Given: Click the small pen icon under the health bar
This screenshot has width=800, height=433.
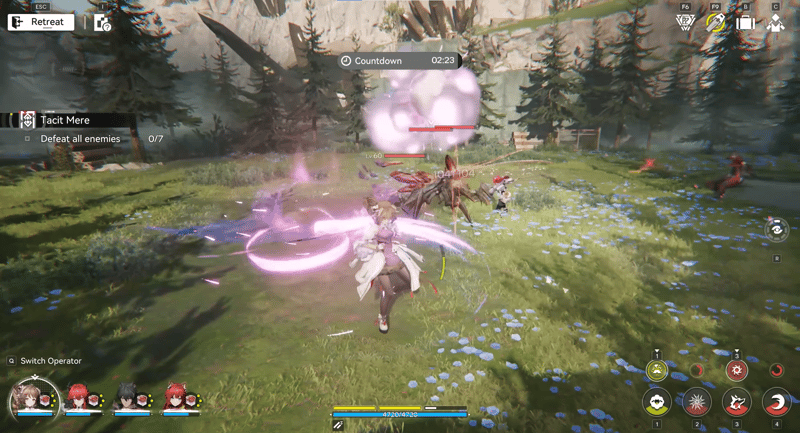Looking at the screenshot, I should [x=339, y=425].
